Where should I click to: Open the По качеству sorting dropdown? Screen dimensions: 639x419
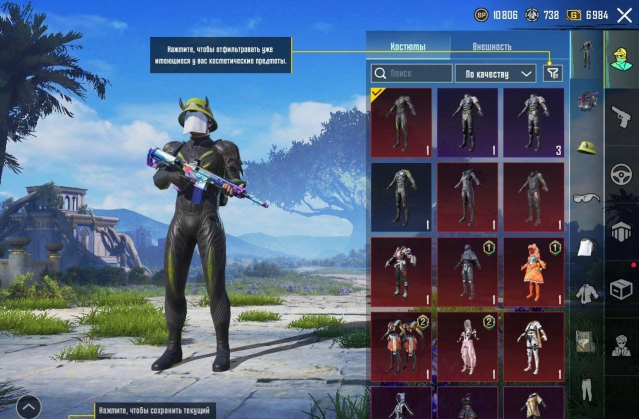pos(495,73)
